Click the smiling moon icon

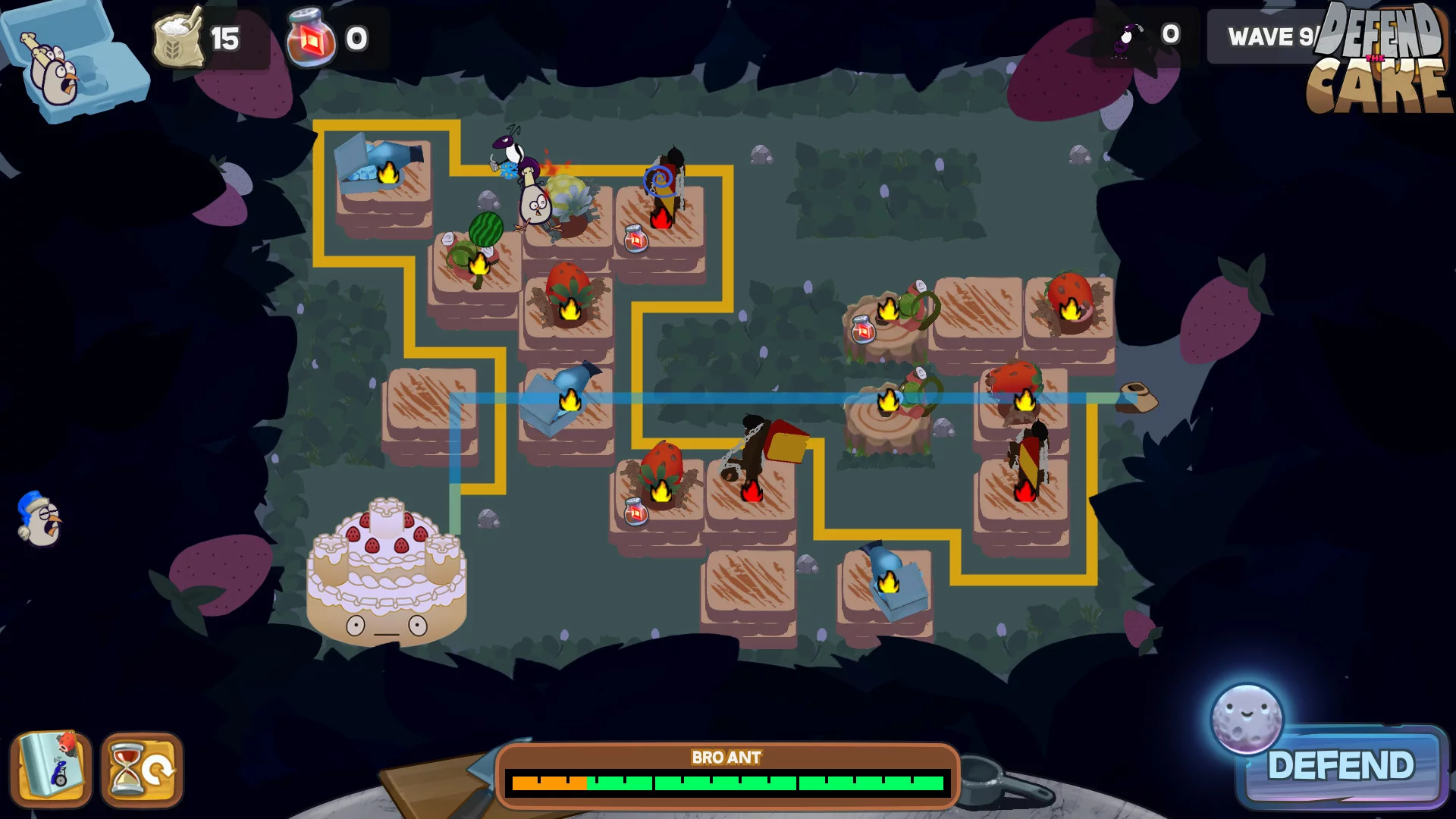point(1246,718)
